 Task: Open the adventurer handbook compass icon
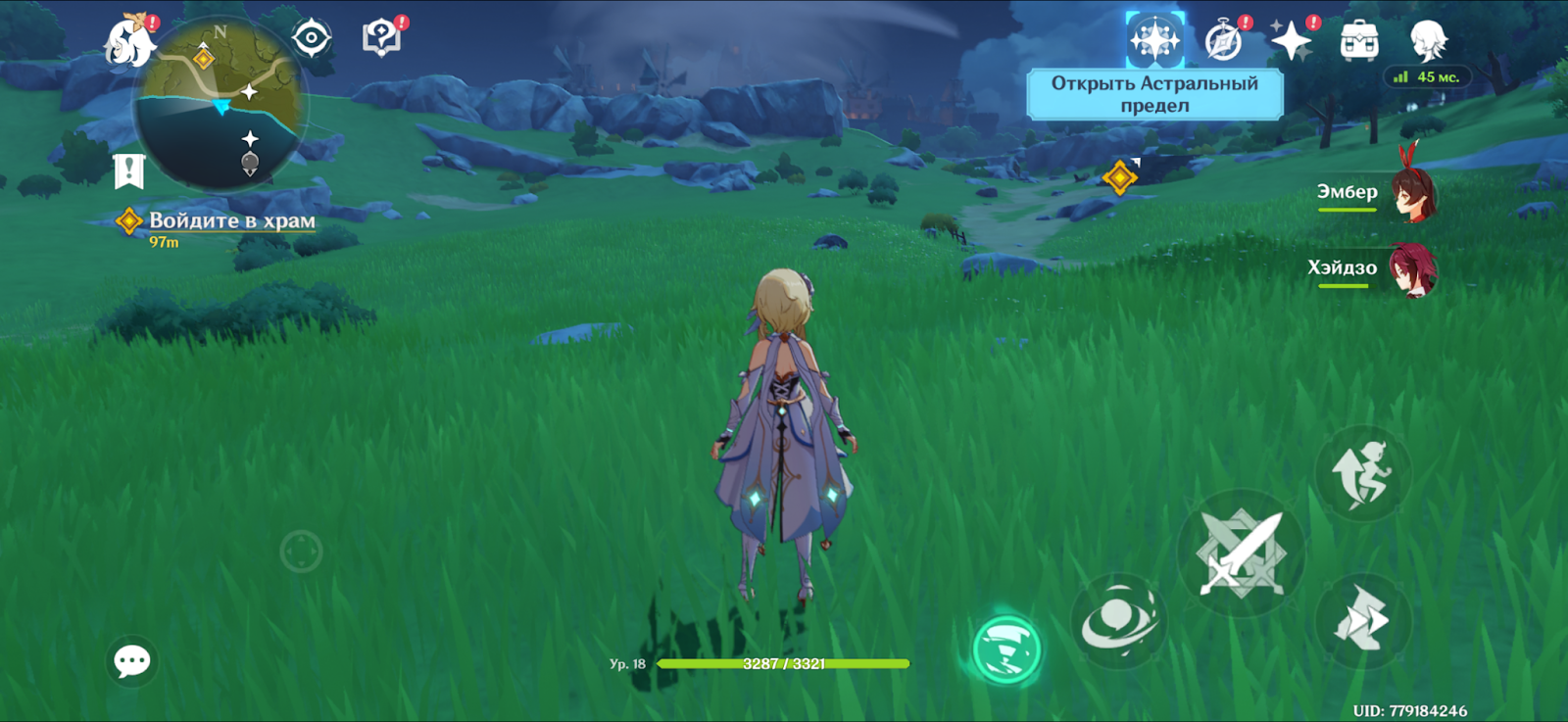1223,41
